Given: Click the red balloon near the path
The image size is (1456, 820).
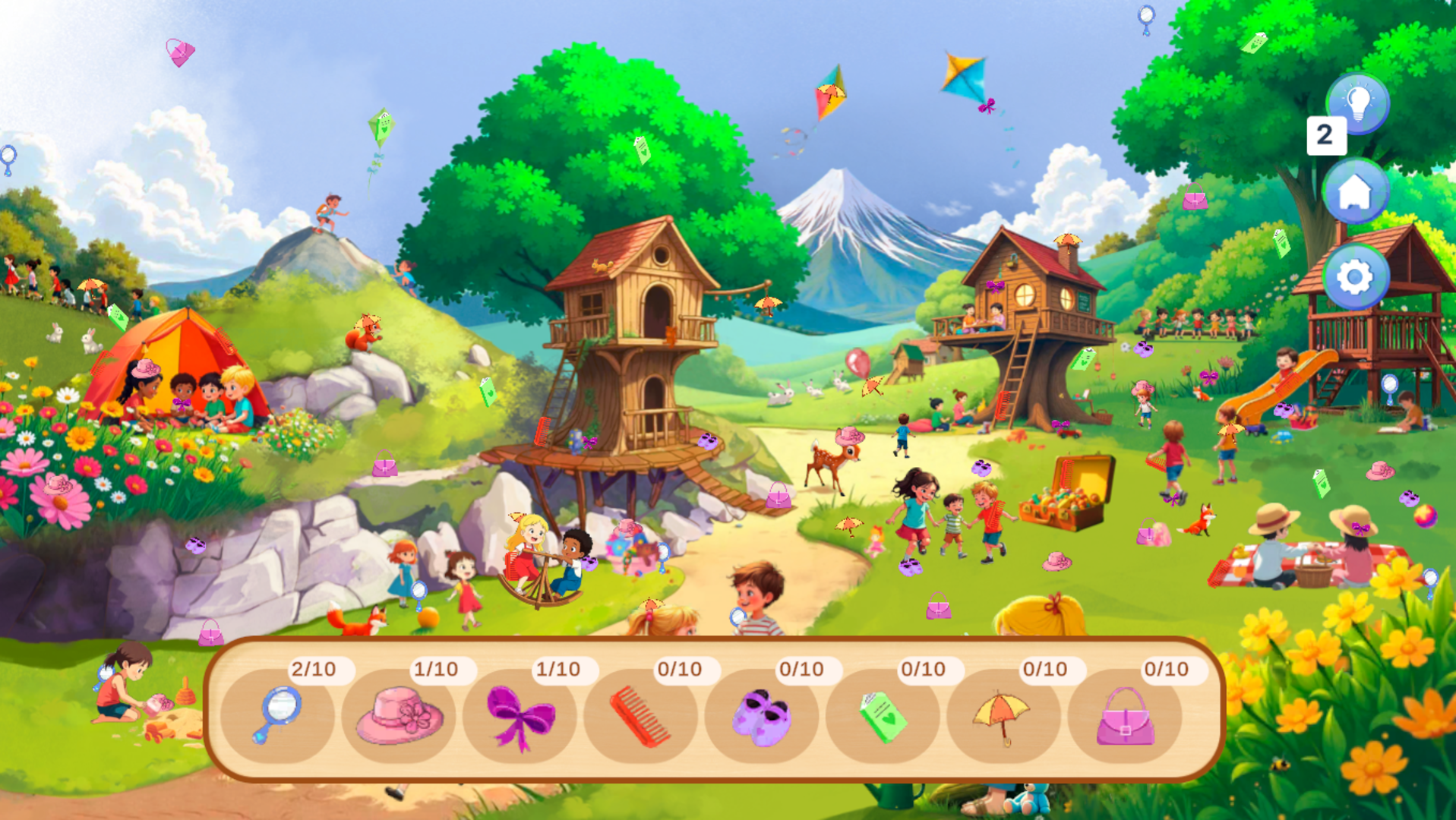Looking at the screenshot, I should 858,362.
